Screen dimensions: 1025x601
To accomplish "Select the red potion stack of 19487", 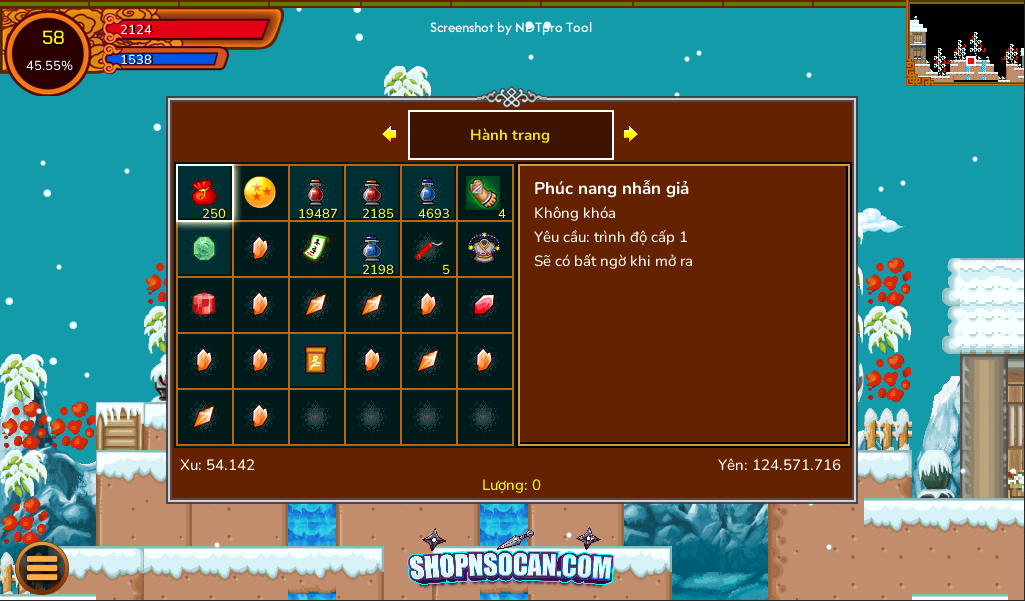I will point(316,192).
